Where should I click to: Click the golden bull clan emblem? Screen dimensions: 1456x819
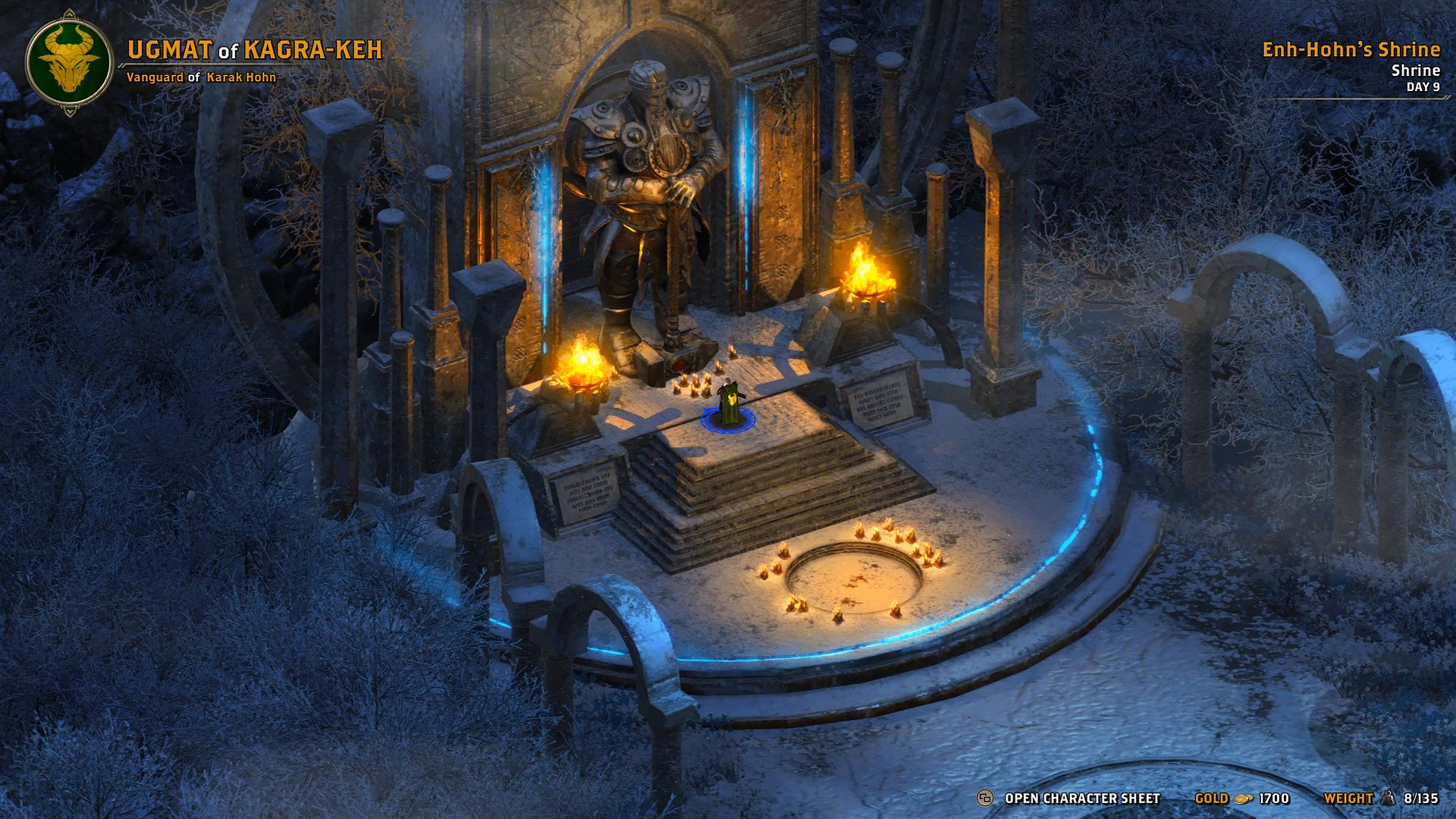tap(69, 62)
